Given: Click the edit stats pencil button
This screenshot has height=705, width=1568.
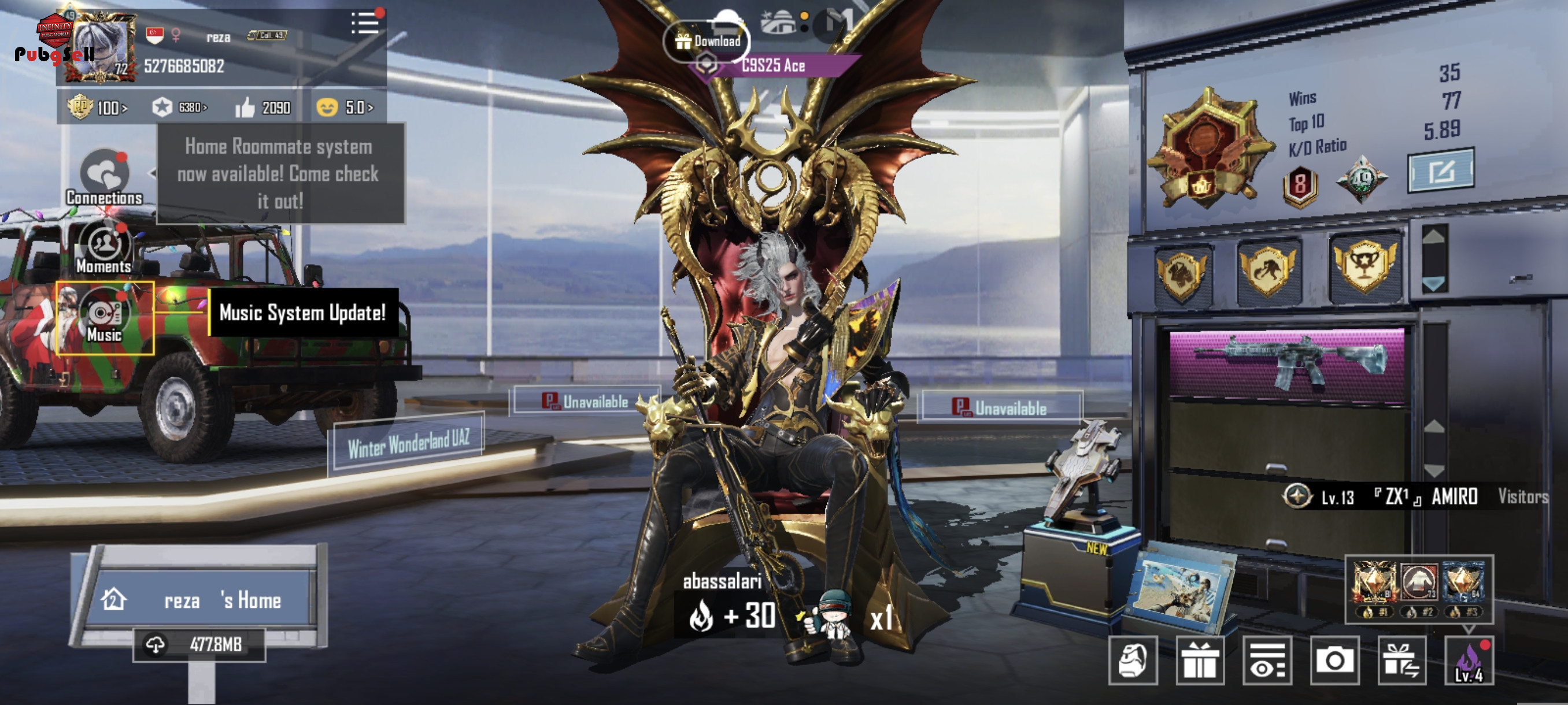Looking at the screenshot, I should click(x=1440, y=171).
